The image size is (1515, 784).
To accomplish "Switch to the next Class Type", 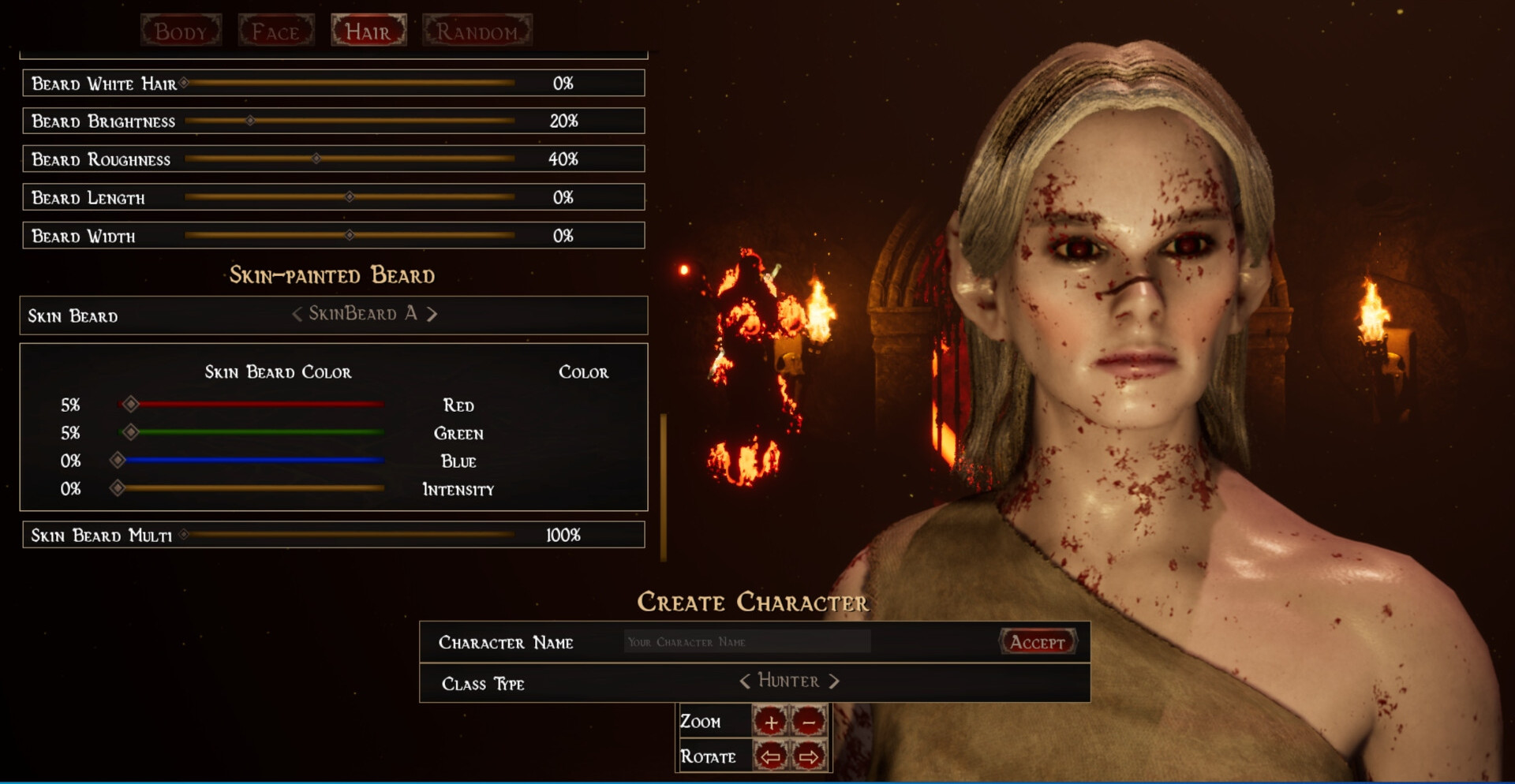I will click(834, 681).
